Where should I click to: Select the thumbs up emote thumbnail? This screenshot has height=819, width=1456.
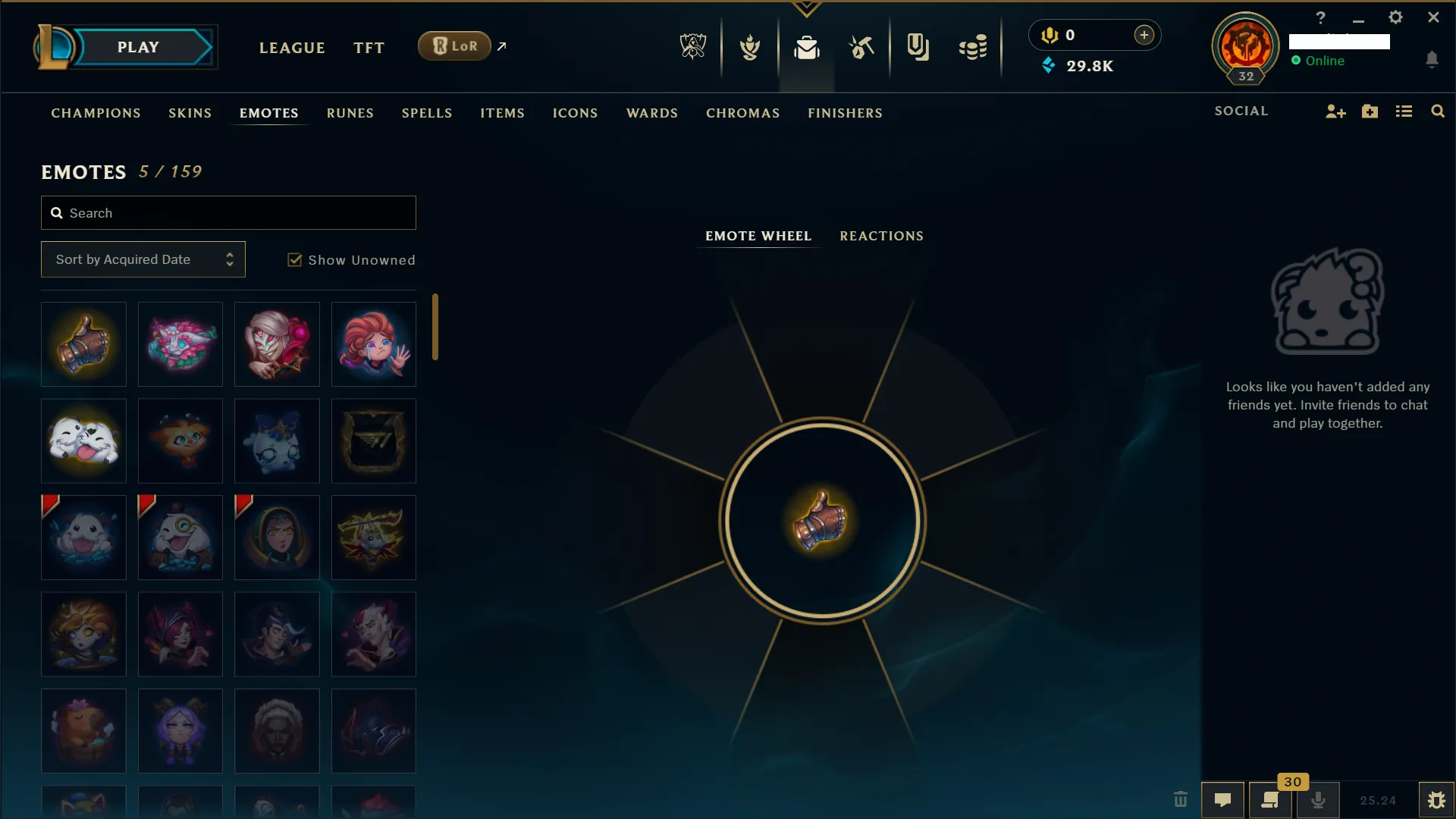[83, 344]
